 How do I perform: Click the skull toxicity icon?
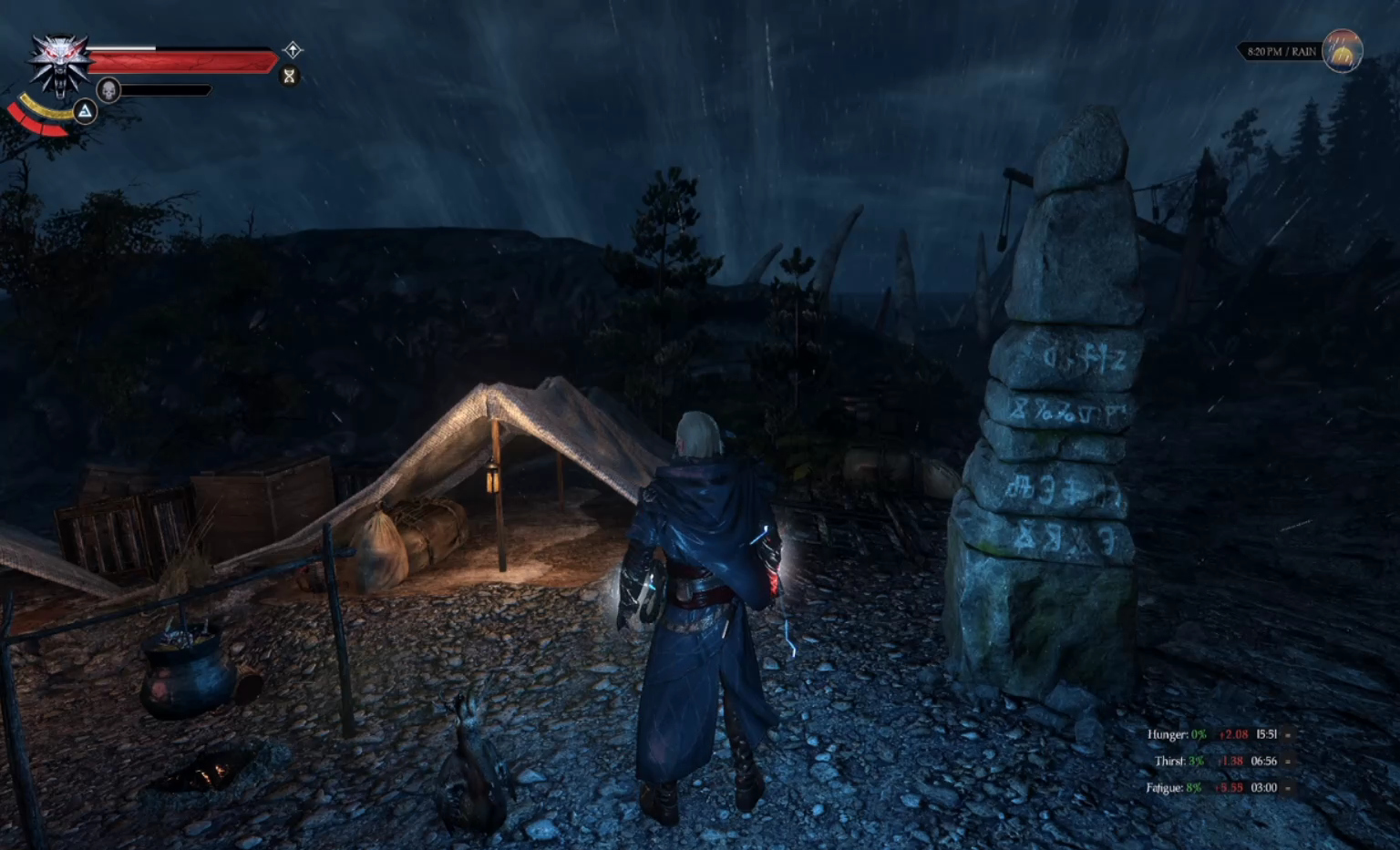click(x=108, y=90)
